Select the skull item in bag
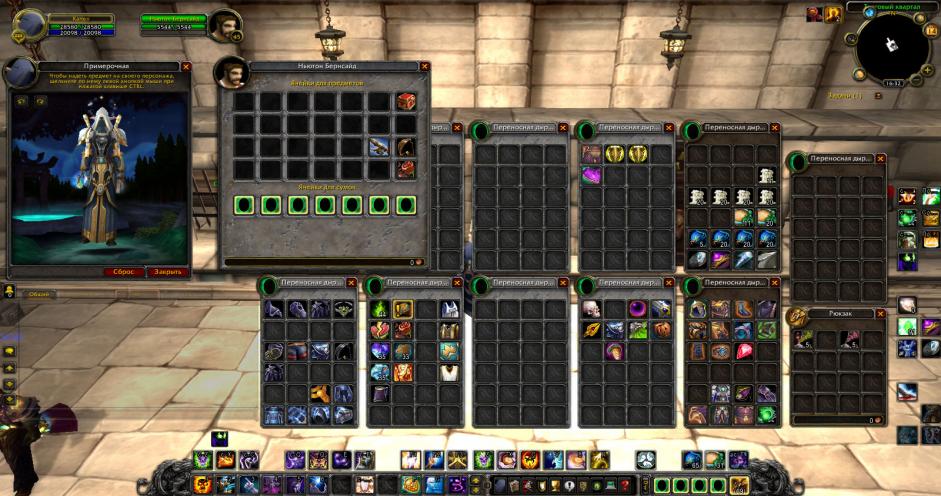Screen dimensions: 941x496 pos(591,309)
